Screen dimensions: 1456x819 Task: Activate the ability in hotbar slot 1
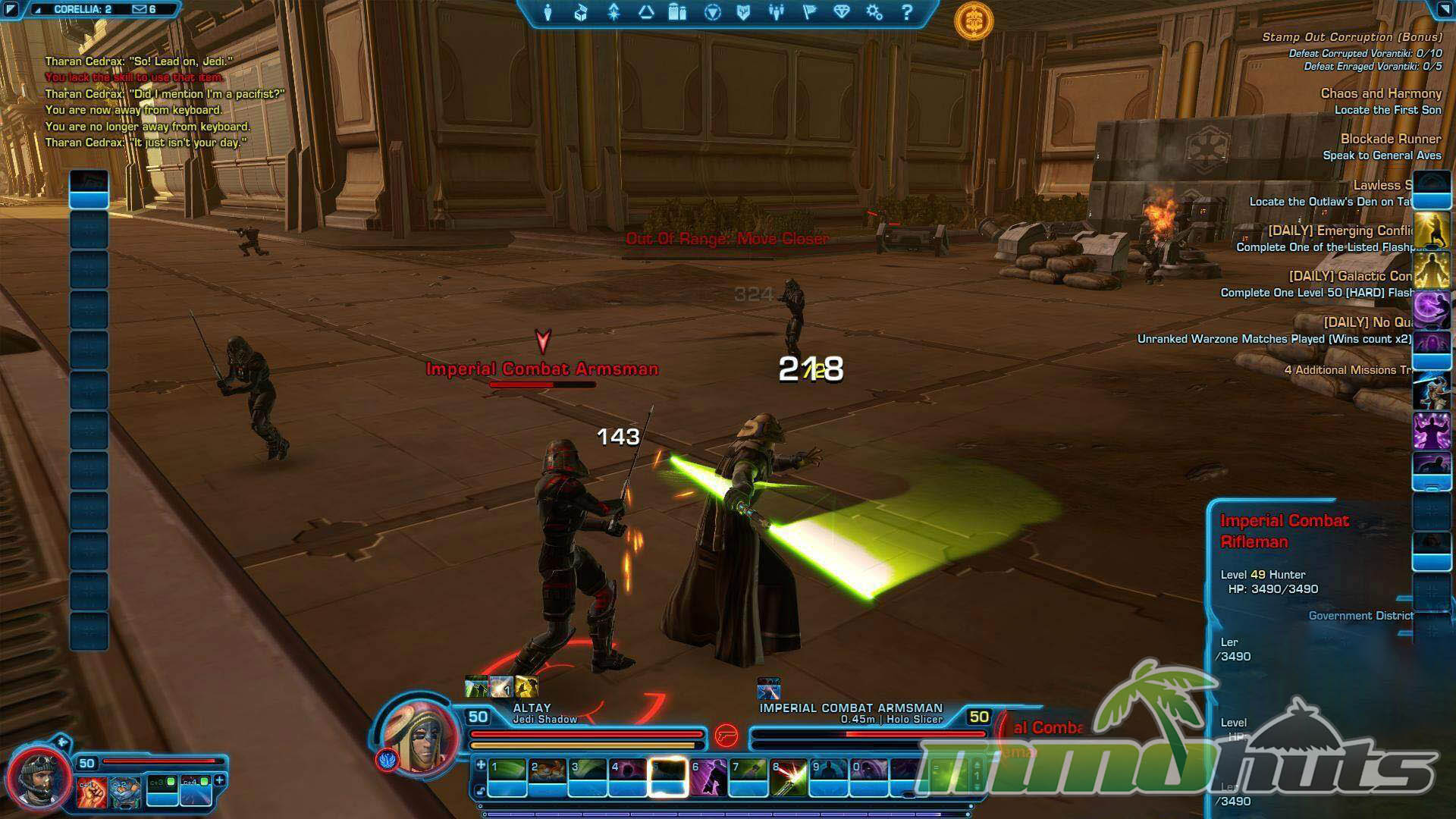tap(507, 778)
